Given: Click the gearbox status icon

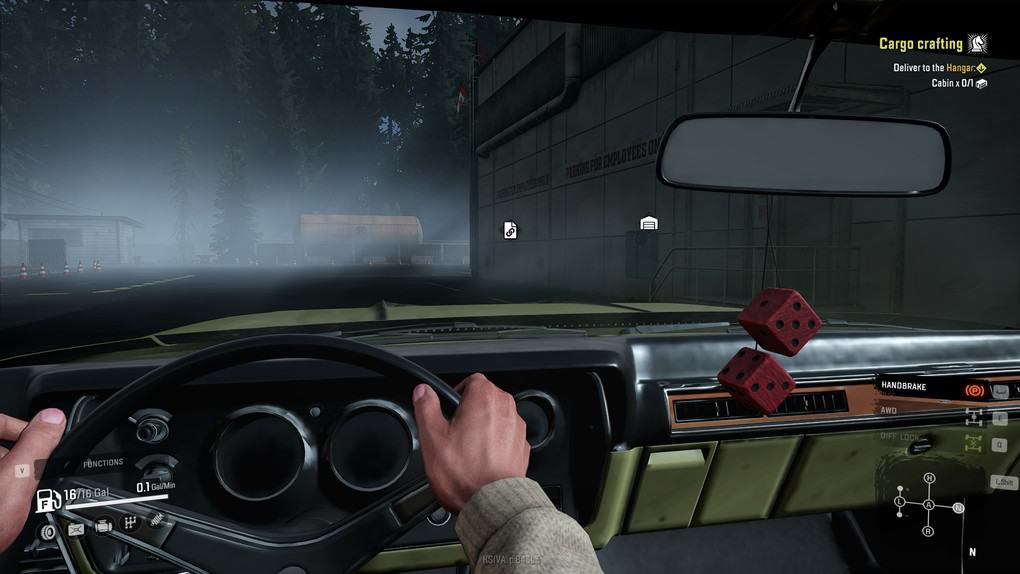Looking at the screenshot, I should pos(130,522).
